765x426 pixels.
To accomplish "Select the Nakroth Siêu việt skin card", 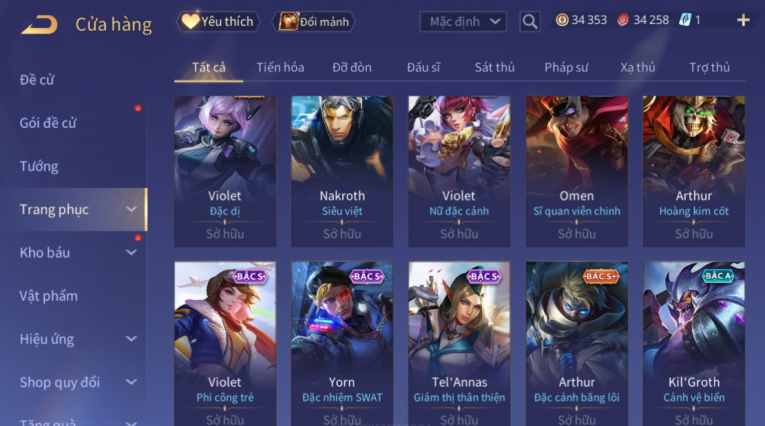I will 342,170.
